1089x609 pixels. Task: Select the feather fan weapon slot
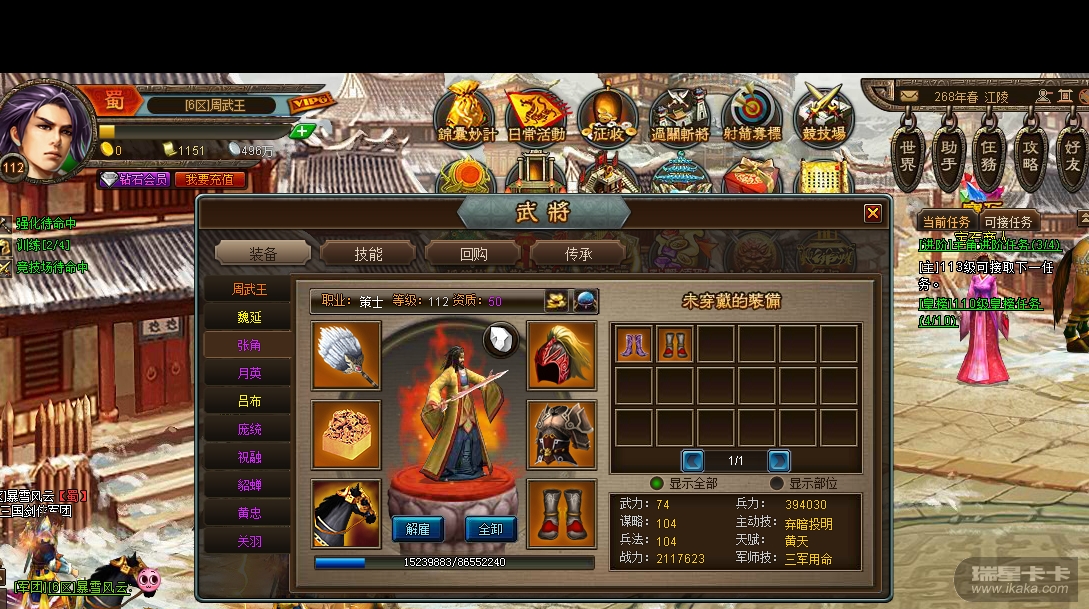coord(346,355)
